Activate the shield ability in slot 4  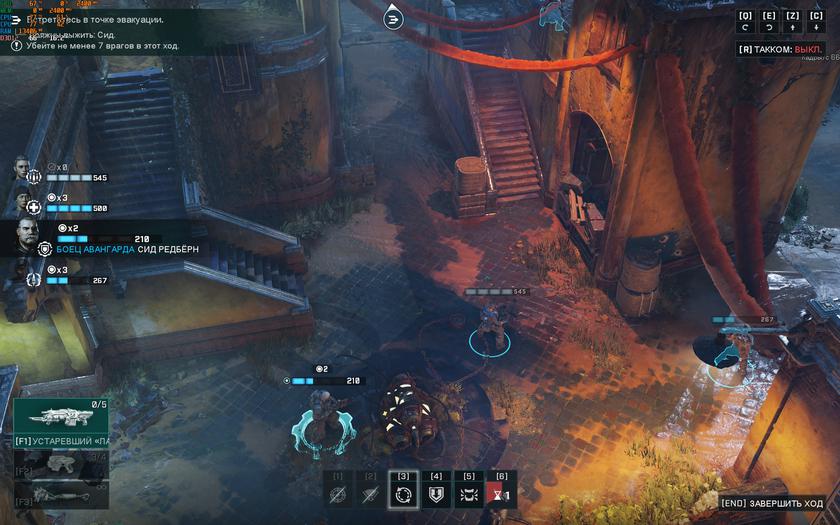point(436,493)
